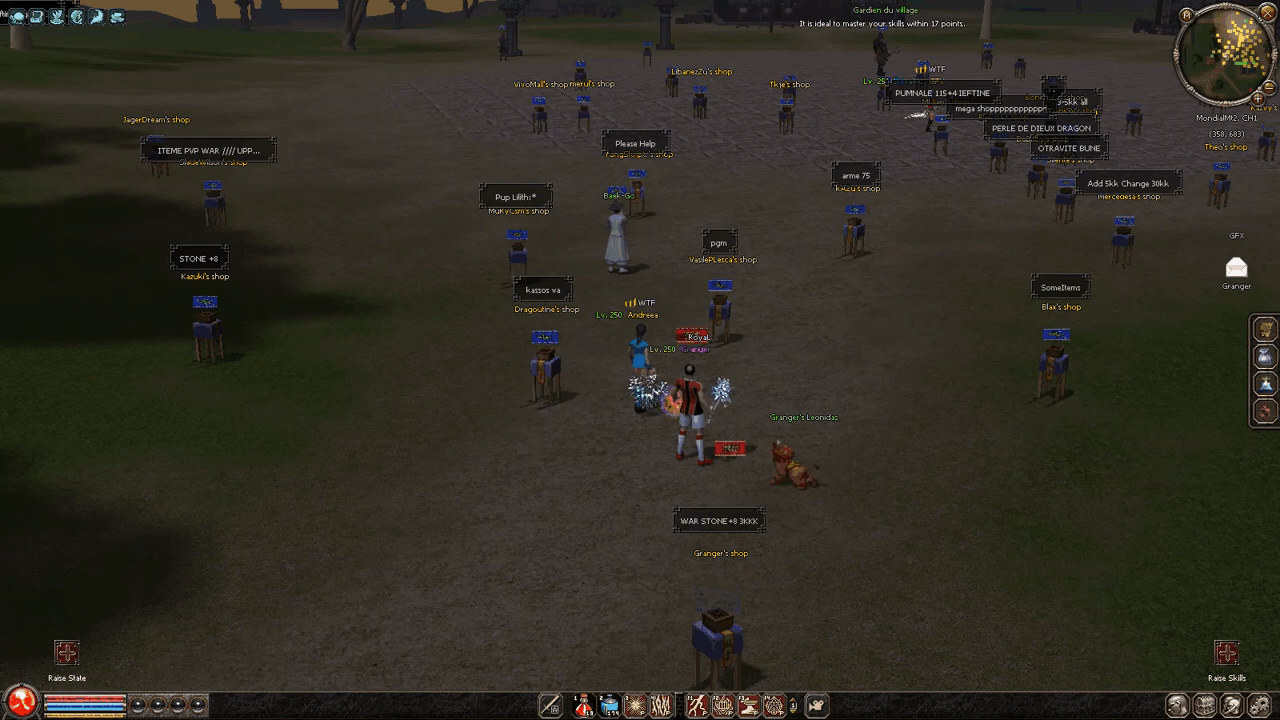This screenshot has width=1280, height=720.
Task: Close the minimap with its X button
Action: 1268,15
